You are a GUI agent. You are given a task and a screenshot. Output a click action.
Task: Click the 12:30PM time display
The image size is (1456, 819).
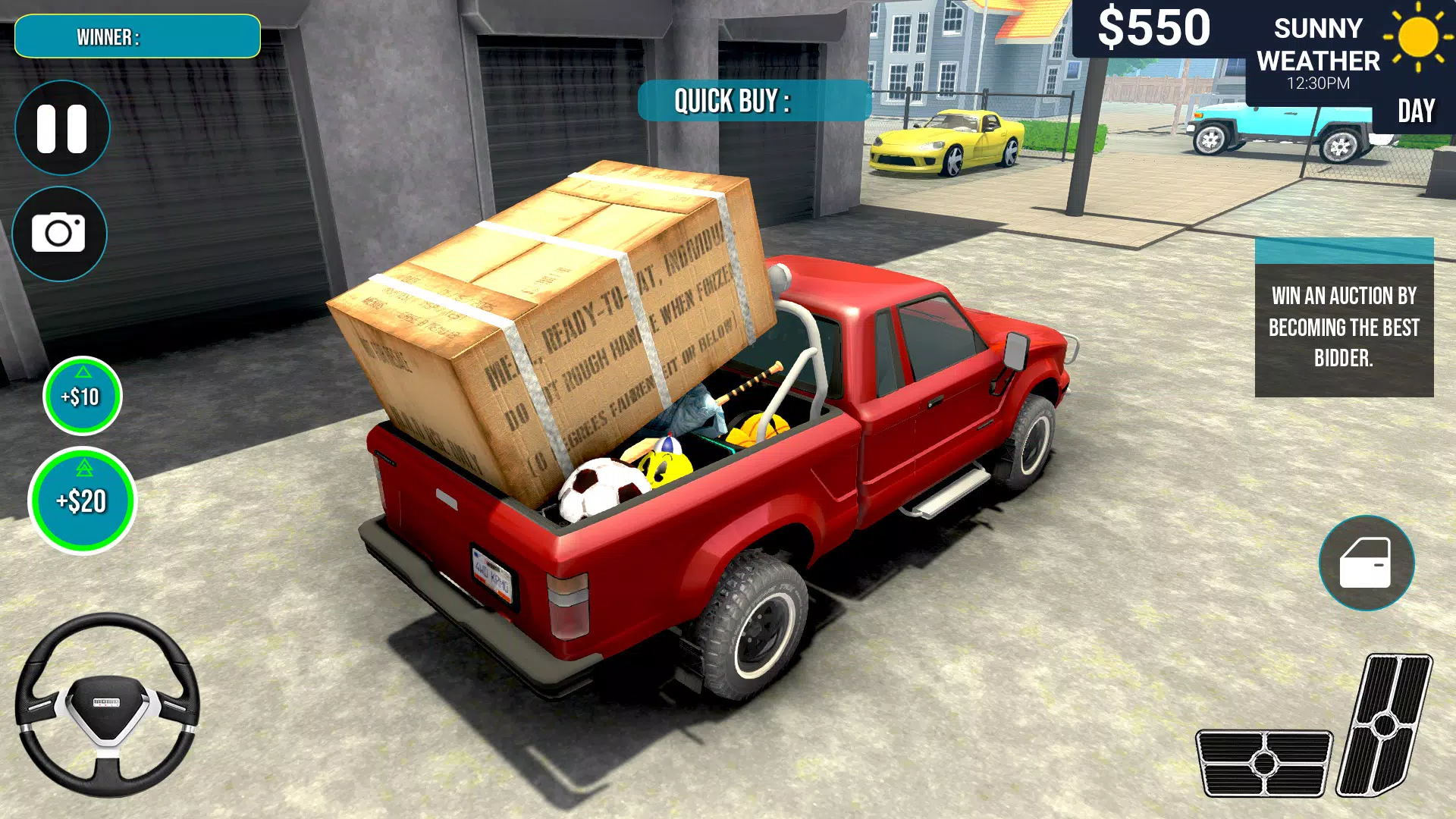pyautogui.click(x=1317, y=84)
